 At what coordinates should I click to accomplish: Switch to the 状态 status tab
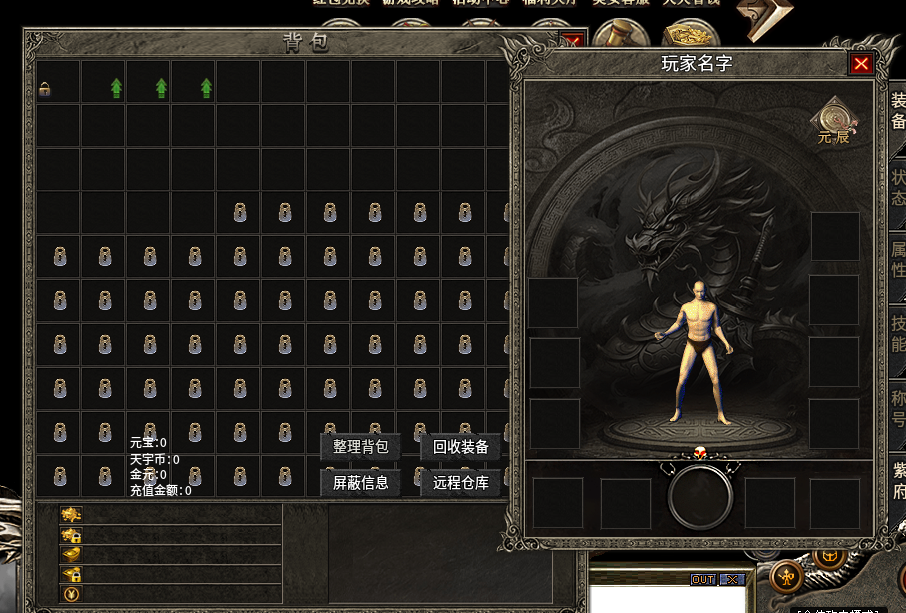(898, 185)
